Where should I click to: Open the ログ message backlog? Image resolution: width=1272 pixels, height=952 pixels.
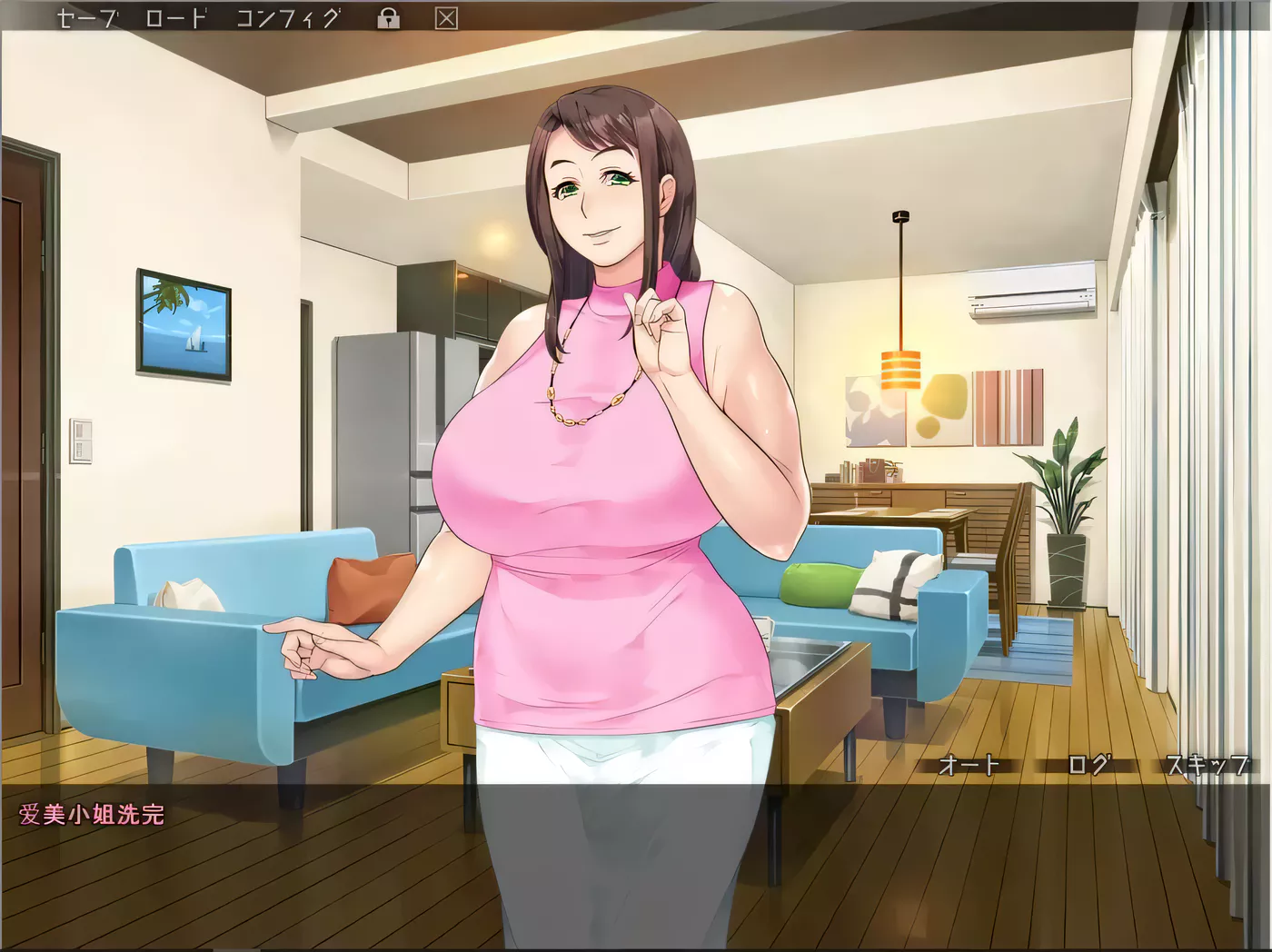point(1089,766)
